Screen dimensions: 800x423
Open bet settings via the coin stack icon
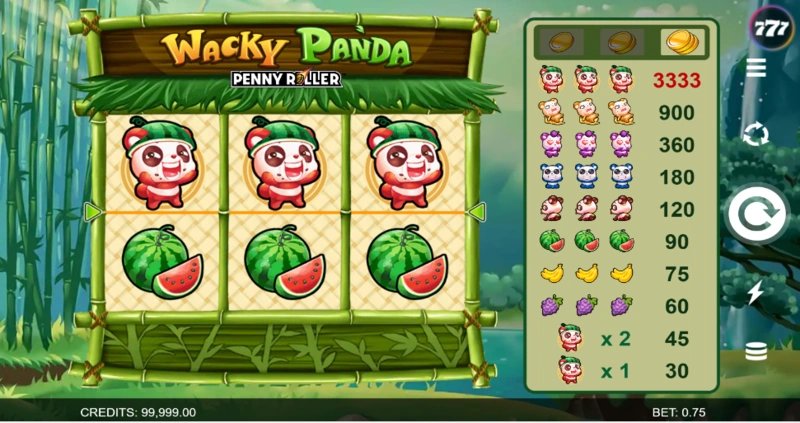[x=757, y=351]
